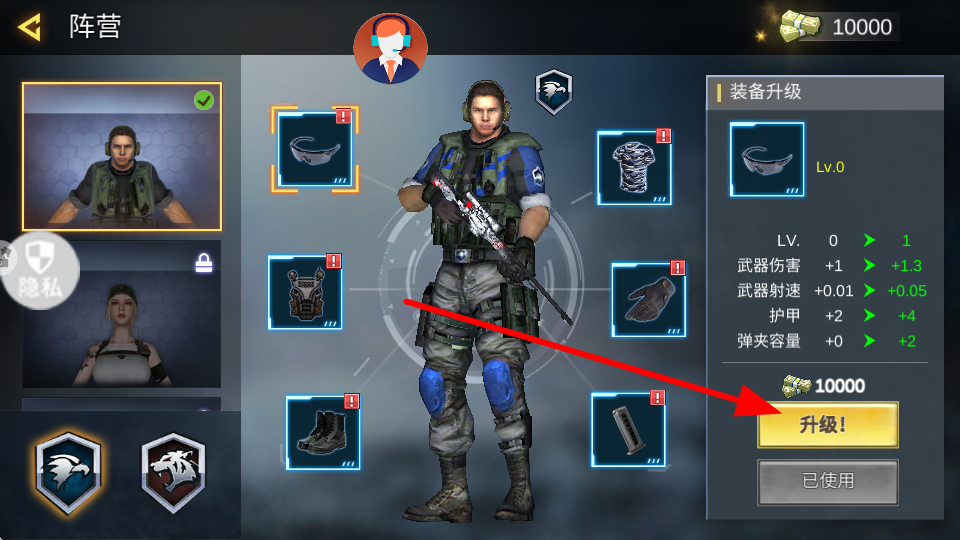Click the grey 已使用 button
Viewport: 960px width, 540px height.
click(x=827, y=481)
